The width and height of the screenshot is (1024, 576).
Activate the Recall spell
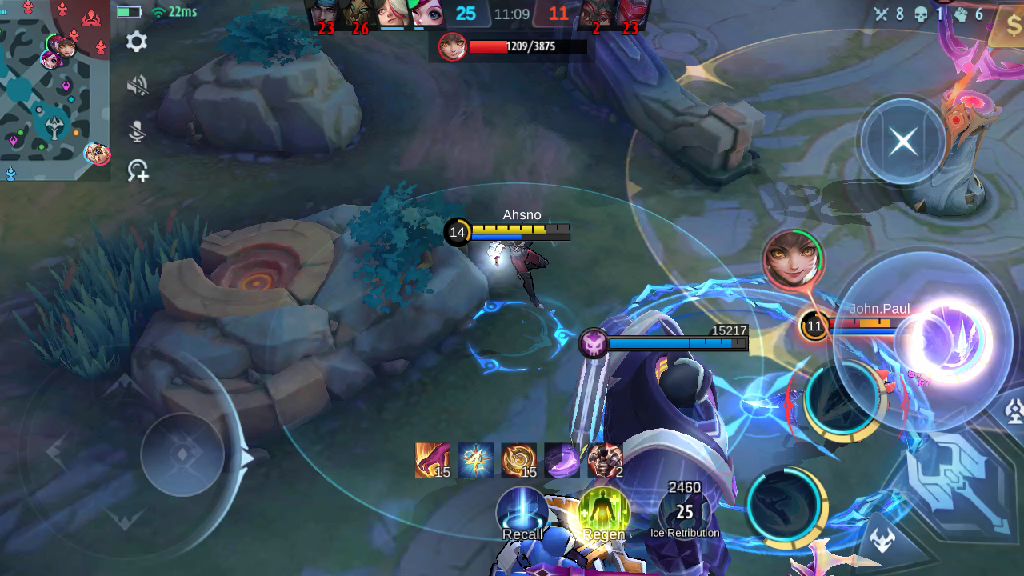tap(522, 510)
